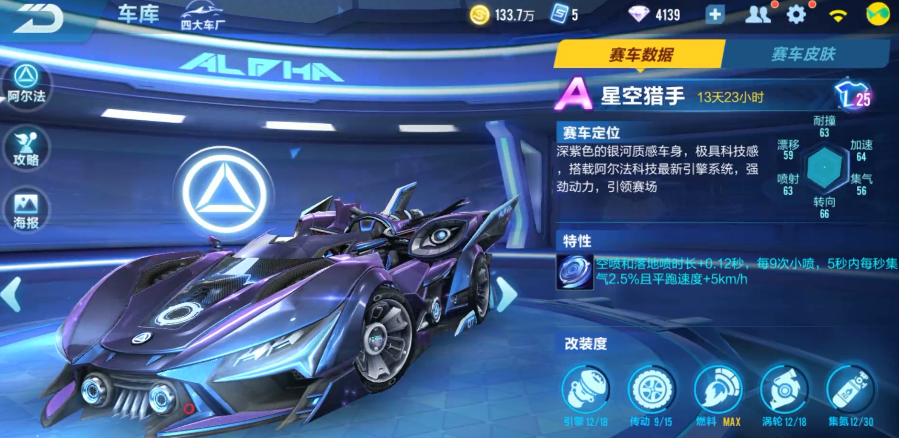View the 海报 poster
The image size is (899, 438).
(x=25, y=207)
